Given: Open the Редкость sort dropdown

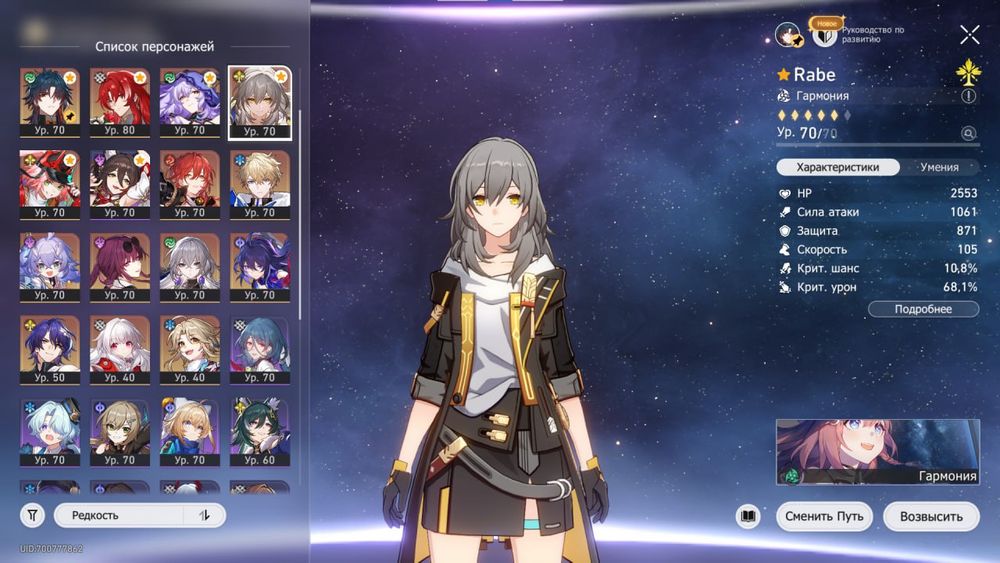Looking at the screenshot, I should [119, 515].
